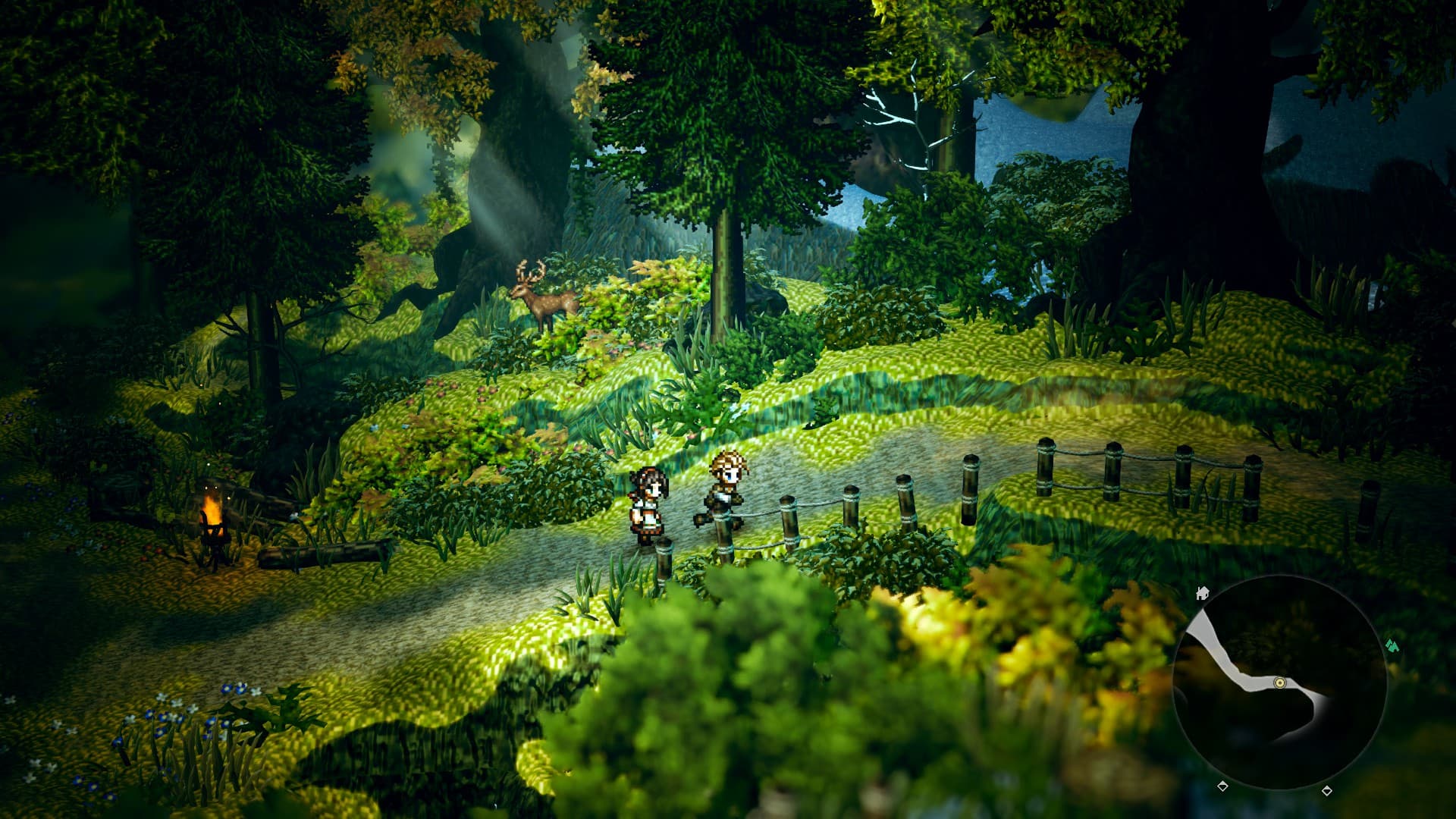Screen dimensions: 1456x819
Task: Click the town marker icon in minimap corner
Action: [1203, 593]
